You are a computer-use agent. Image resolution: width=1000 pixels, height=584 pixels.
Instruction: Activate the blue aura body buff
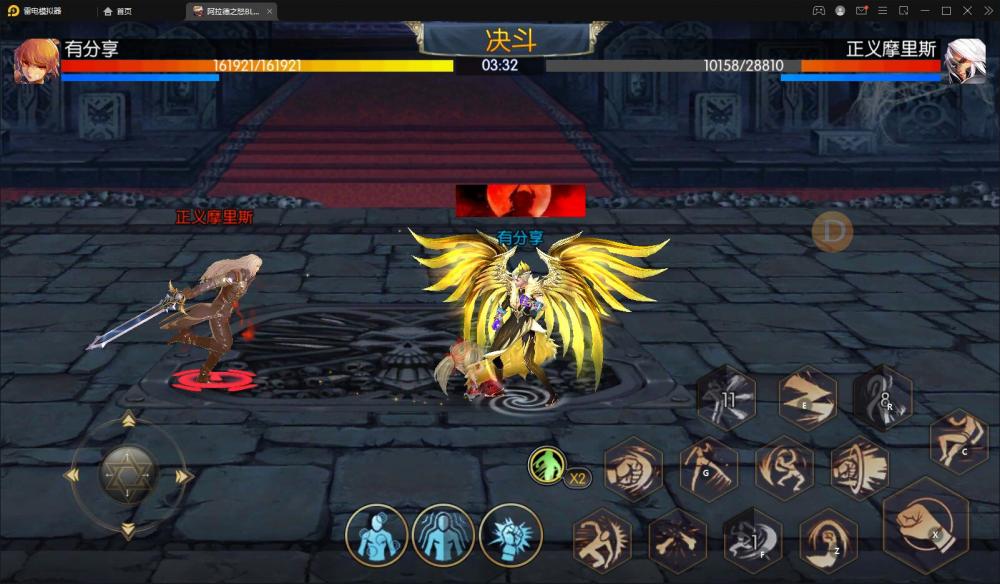point(443,535)
